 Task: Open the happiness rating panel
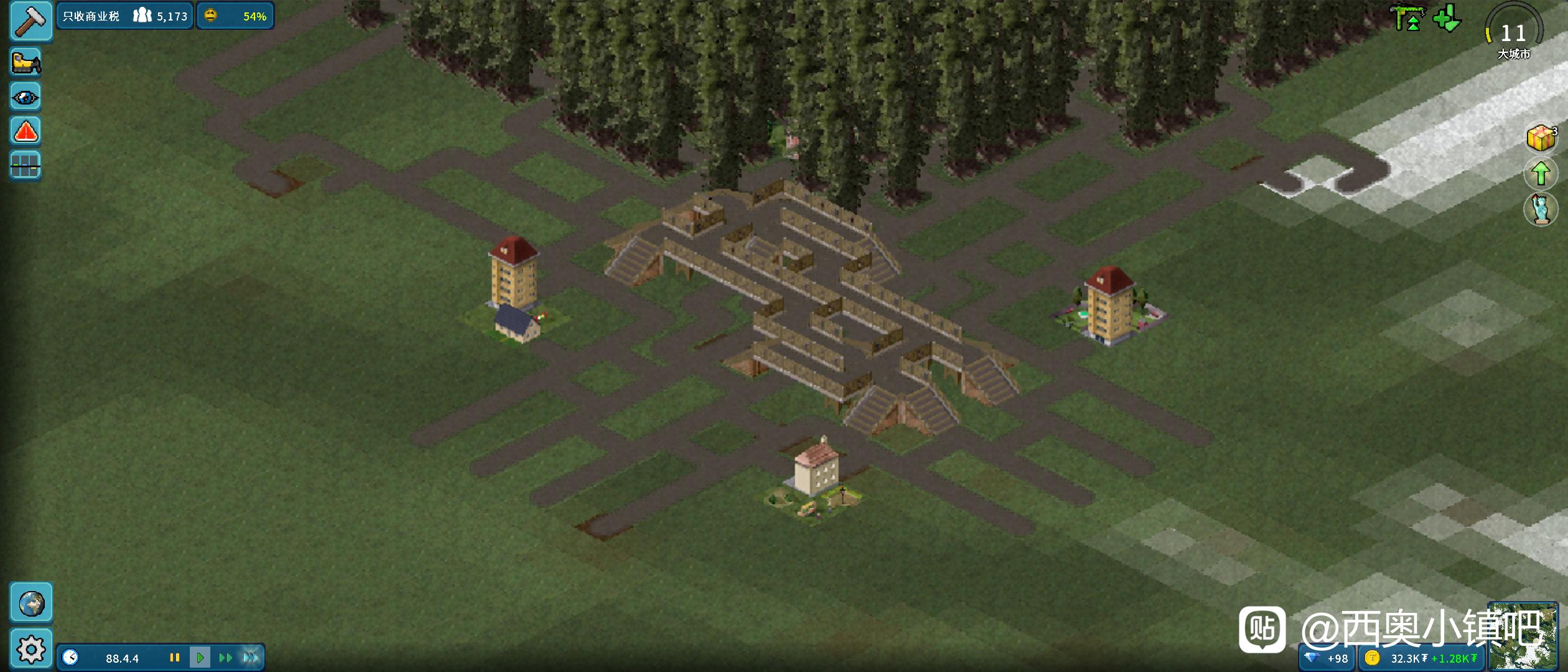coord(235,16)
